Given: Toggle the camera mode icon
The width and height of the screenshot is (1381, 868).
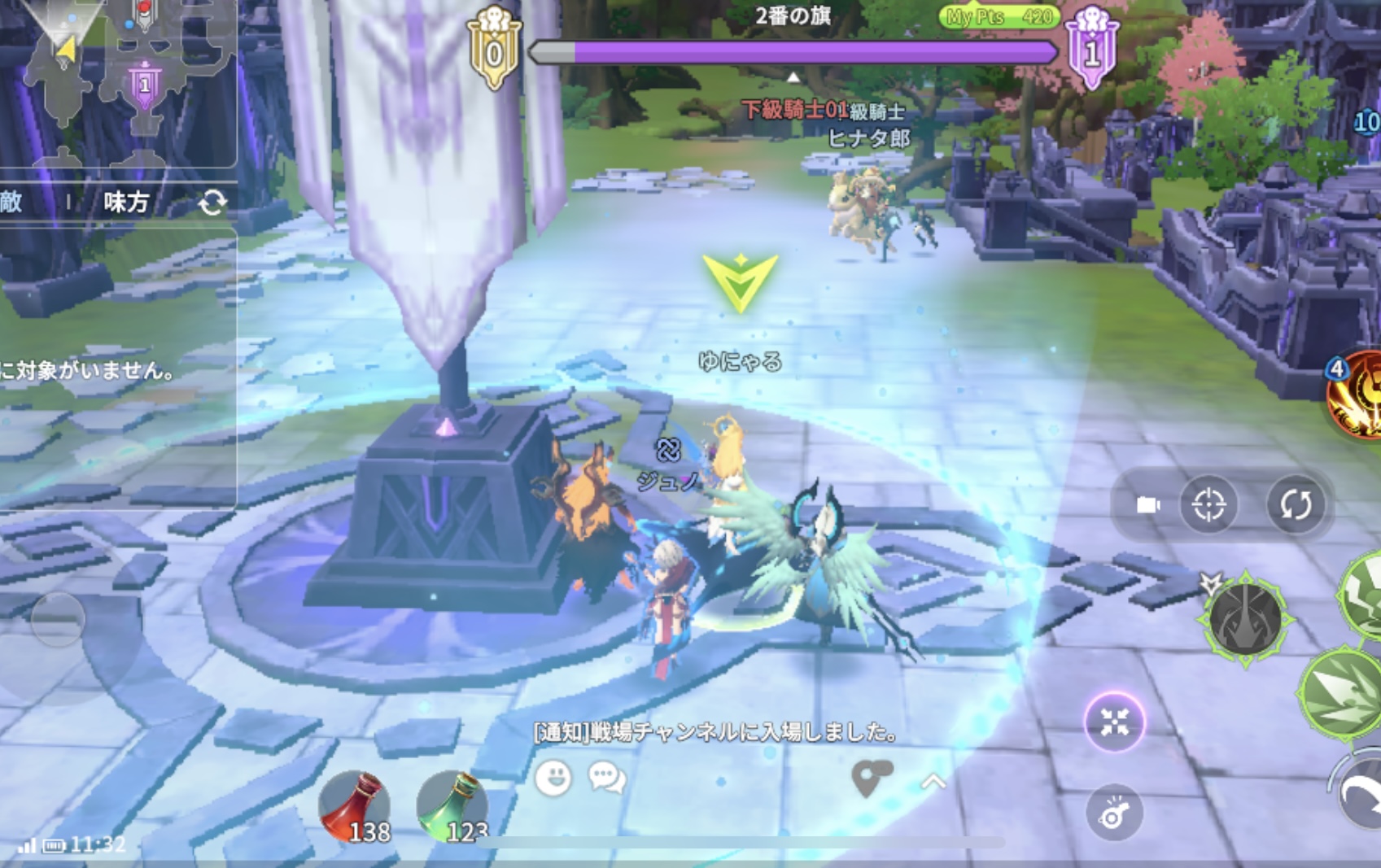Looking at the screenshot, I should [x=1147, y=505].
